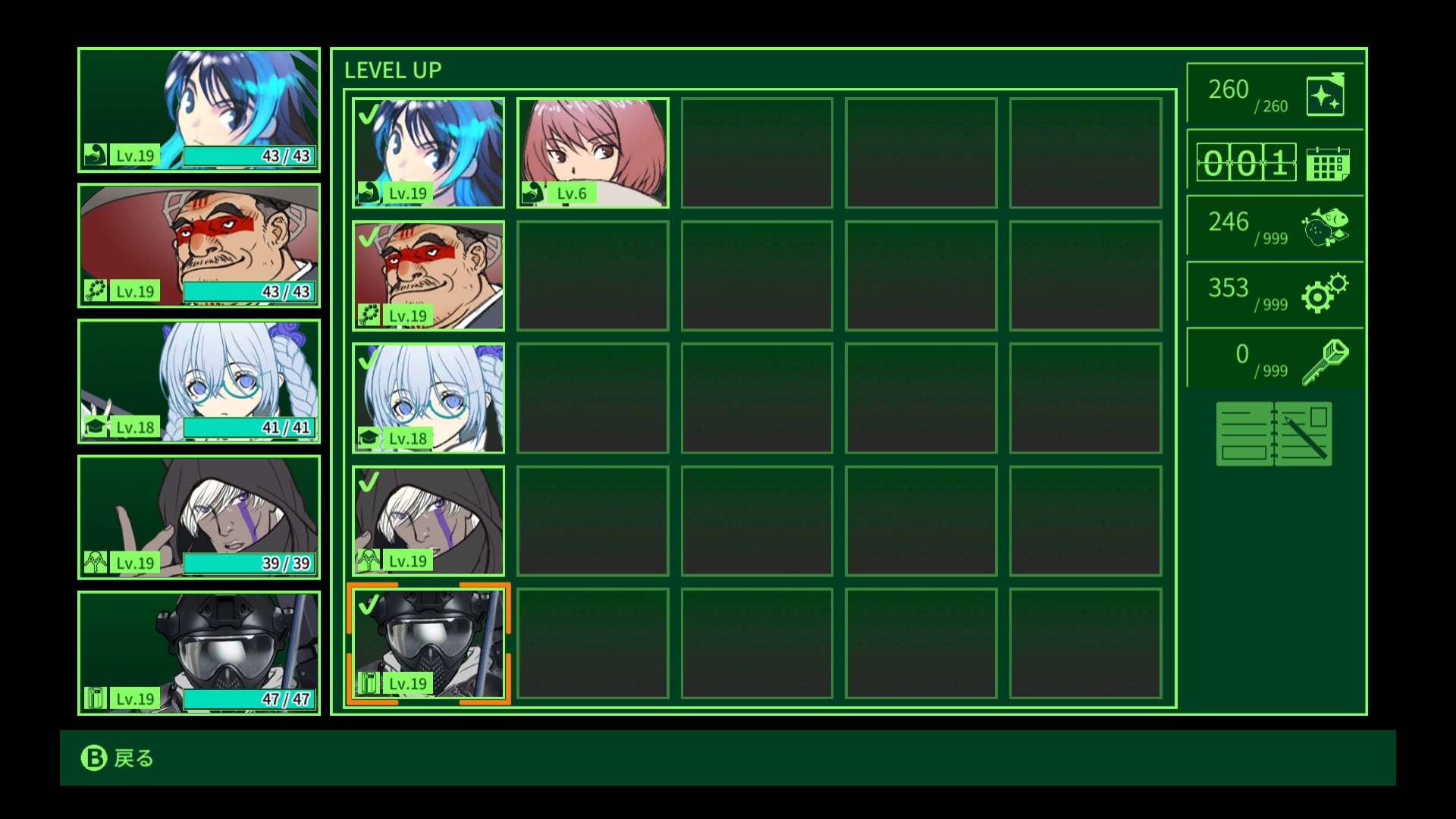Choose the hooded character level-up tile
This screenshot has width=1456, height=819.
pos(428,521)
